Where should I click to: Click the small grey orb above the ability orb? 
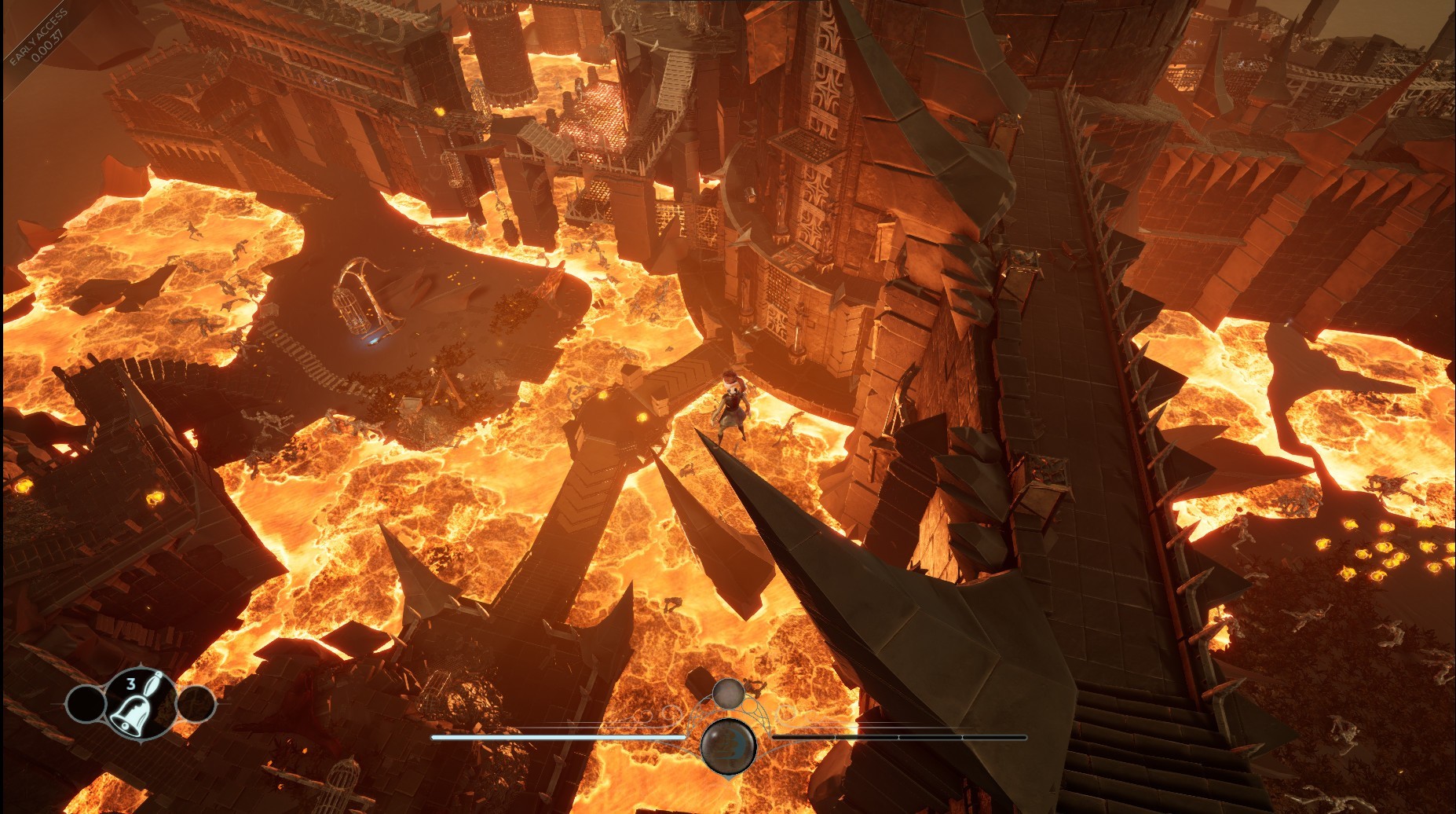pyautogui.click(x=728, y=694)
